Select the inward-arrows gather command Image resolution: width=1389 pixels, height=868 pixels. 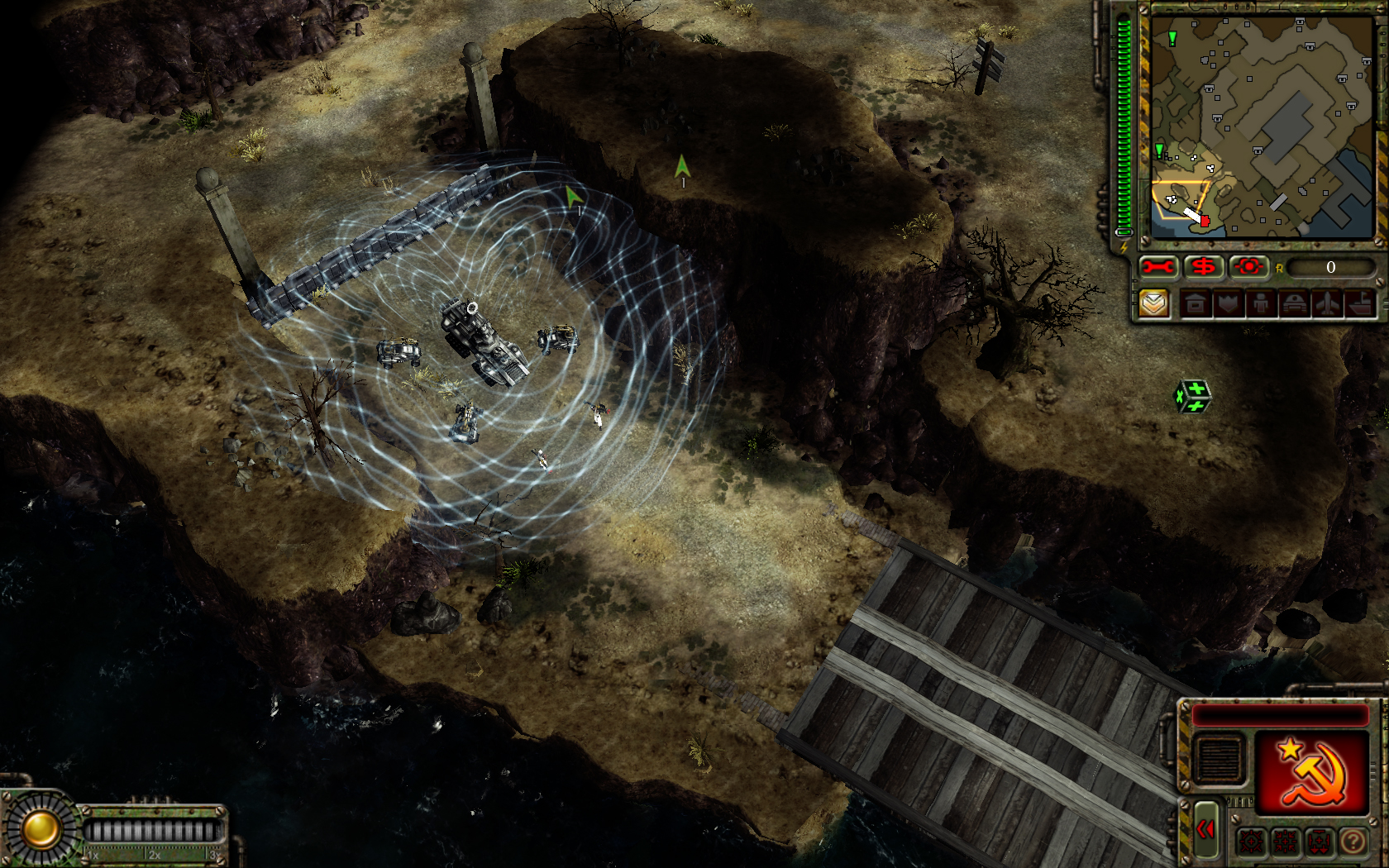click(1286, 842)
